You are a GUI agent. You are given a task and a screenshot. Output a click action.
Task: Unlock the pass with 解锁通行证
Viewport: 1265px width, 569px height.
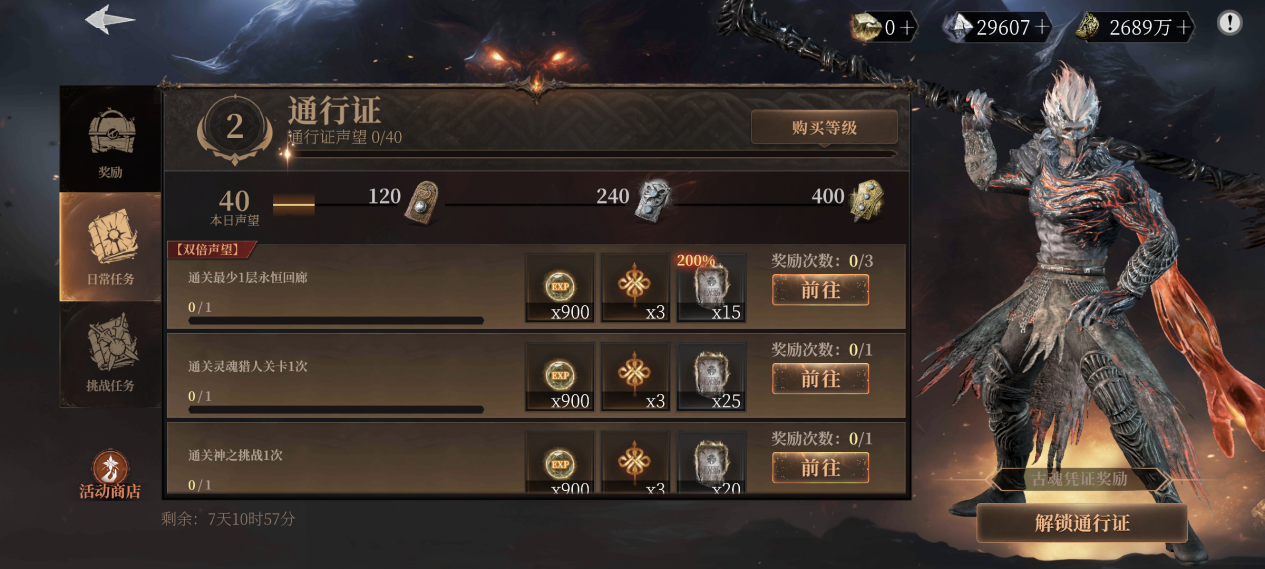coord(1081,524)
